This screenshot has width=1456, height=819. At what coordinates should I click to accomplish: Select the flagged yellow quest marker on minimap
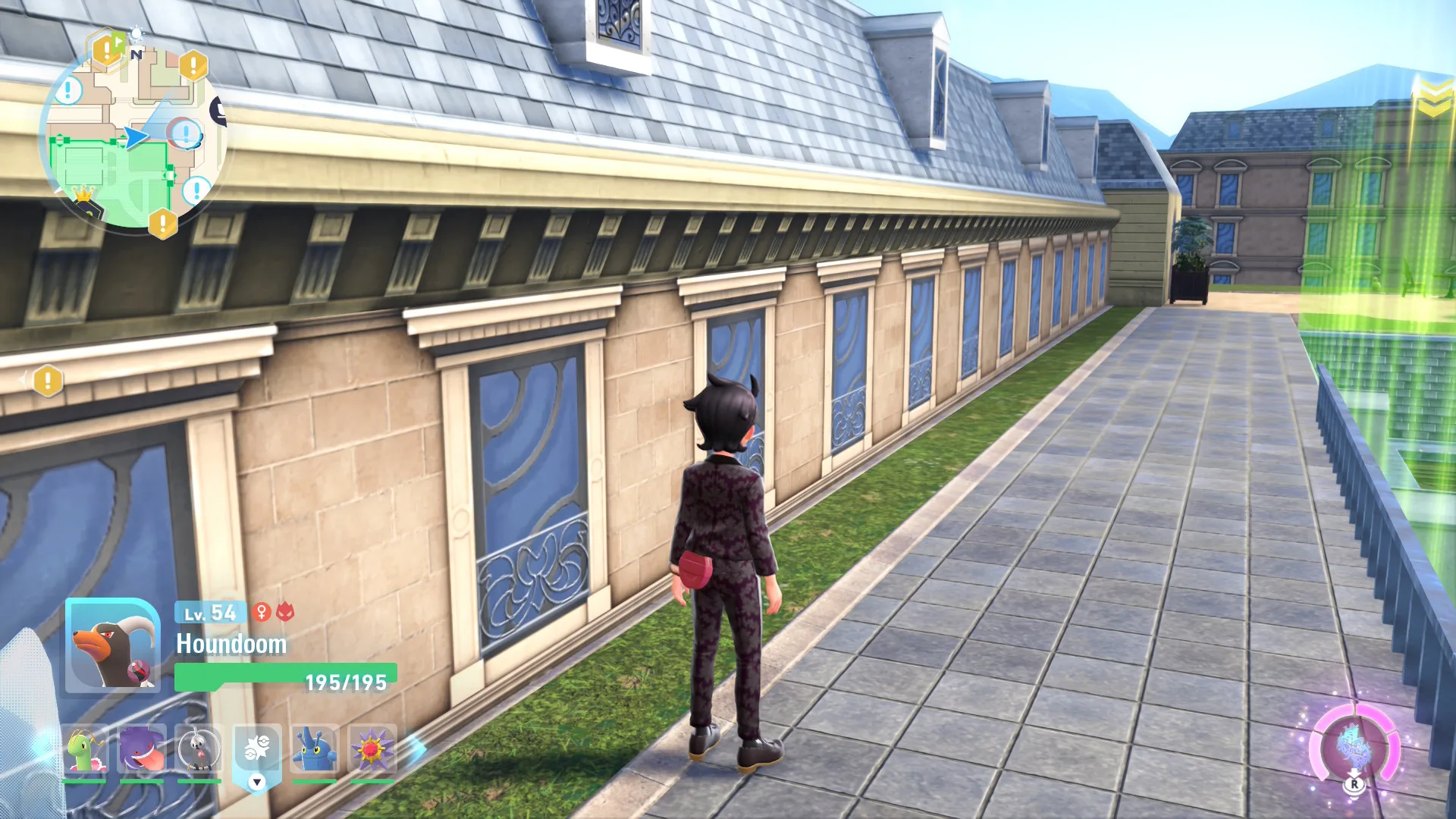pos(106,50)
